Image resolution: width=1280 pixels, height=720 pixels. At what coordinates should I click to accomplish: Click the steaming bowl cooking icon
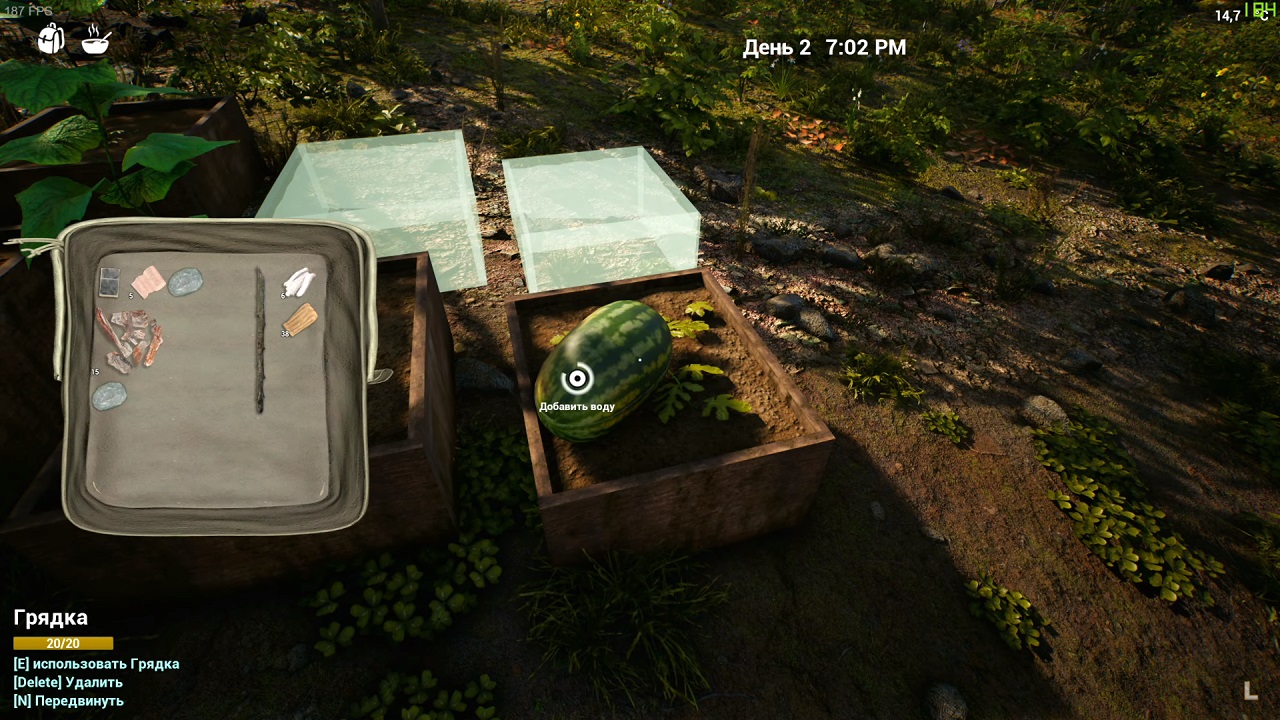[x=96, y=39]
